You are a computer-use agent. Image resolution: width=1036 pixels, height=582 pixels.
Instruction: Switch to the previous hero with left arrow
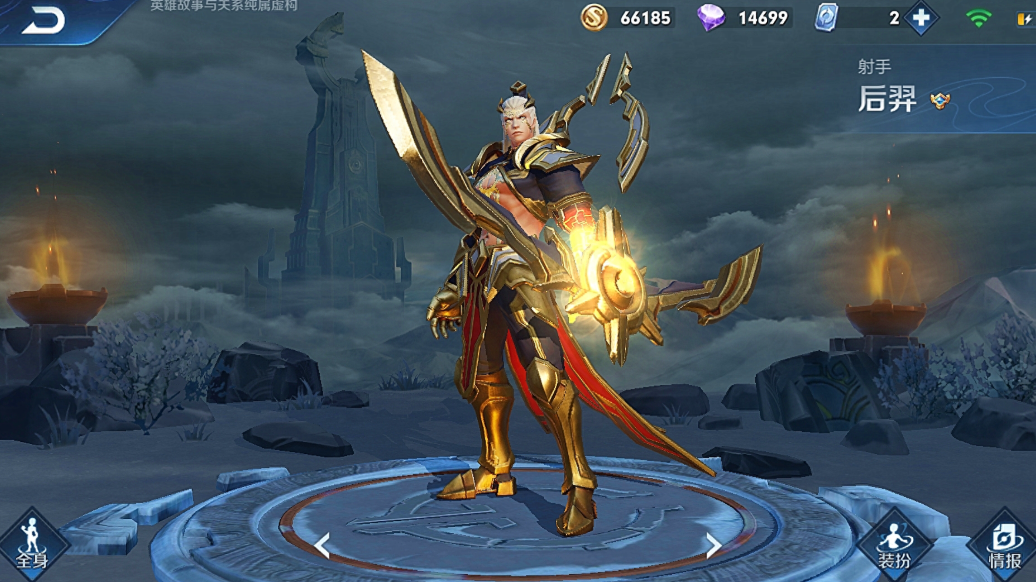pos(322,545)
